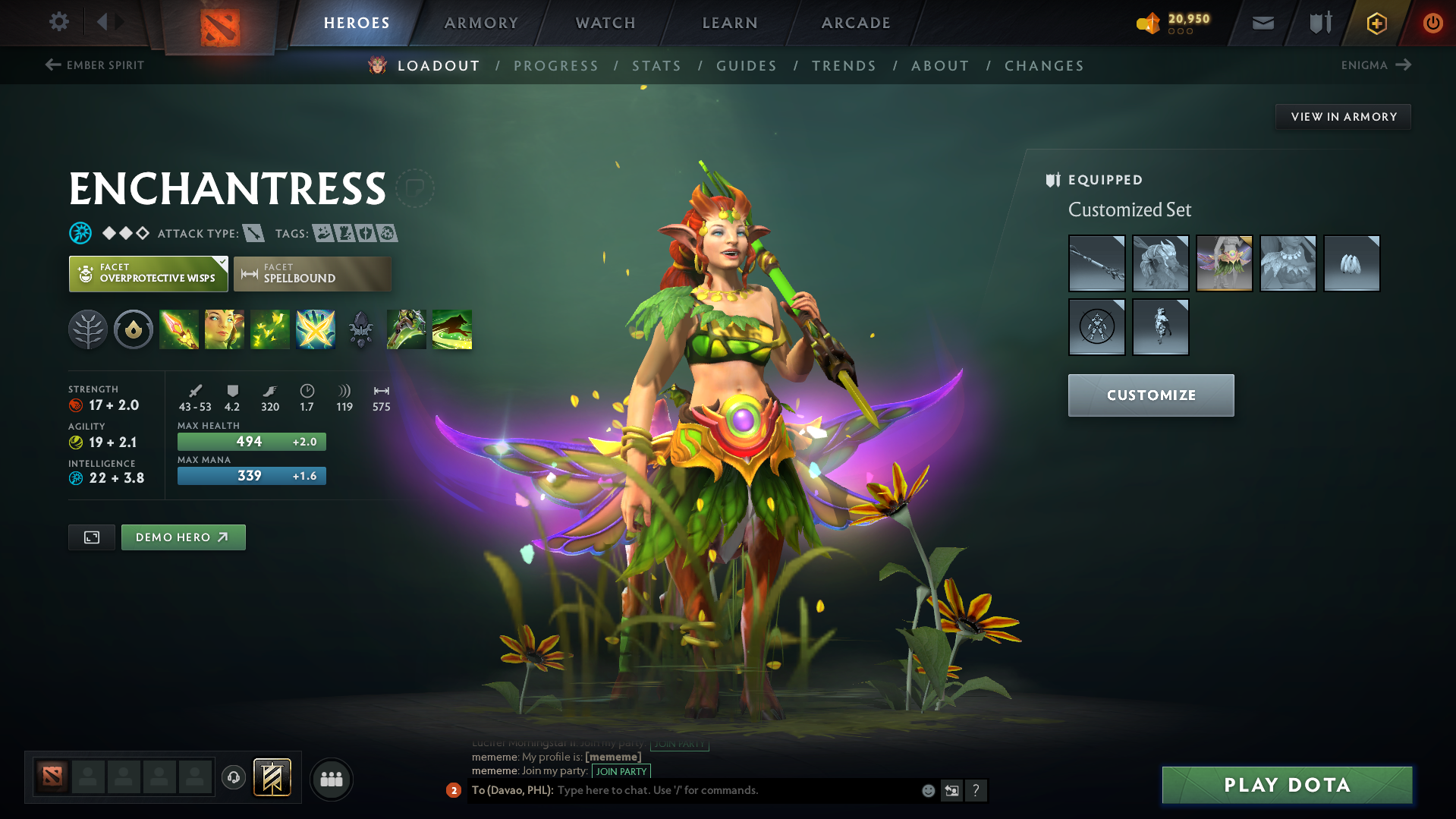Viewport: 1456px width, 819px height.
Task: Select the Enchant ability icon
Action: coord(225,329)
